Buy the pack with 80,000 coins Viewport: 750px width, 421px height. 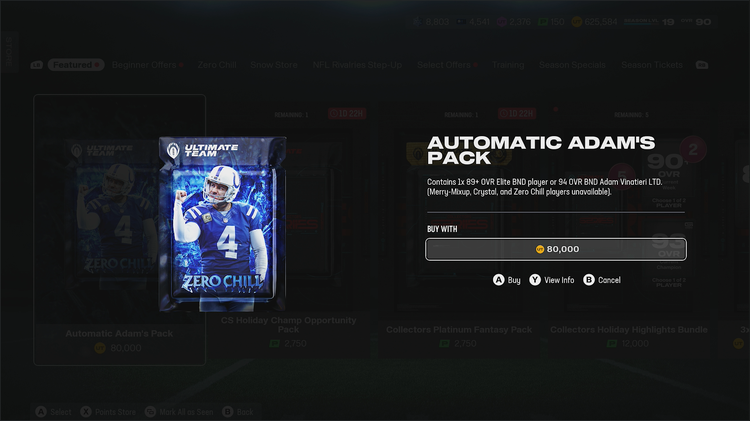click(556, 249)
